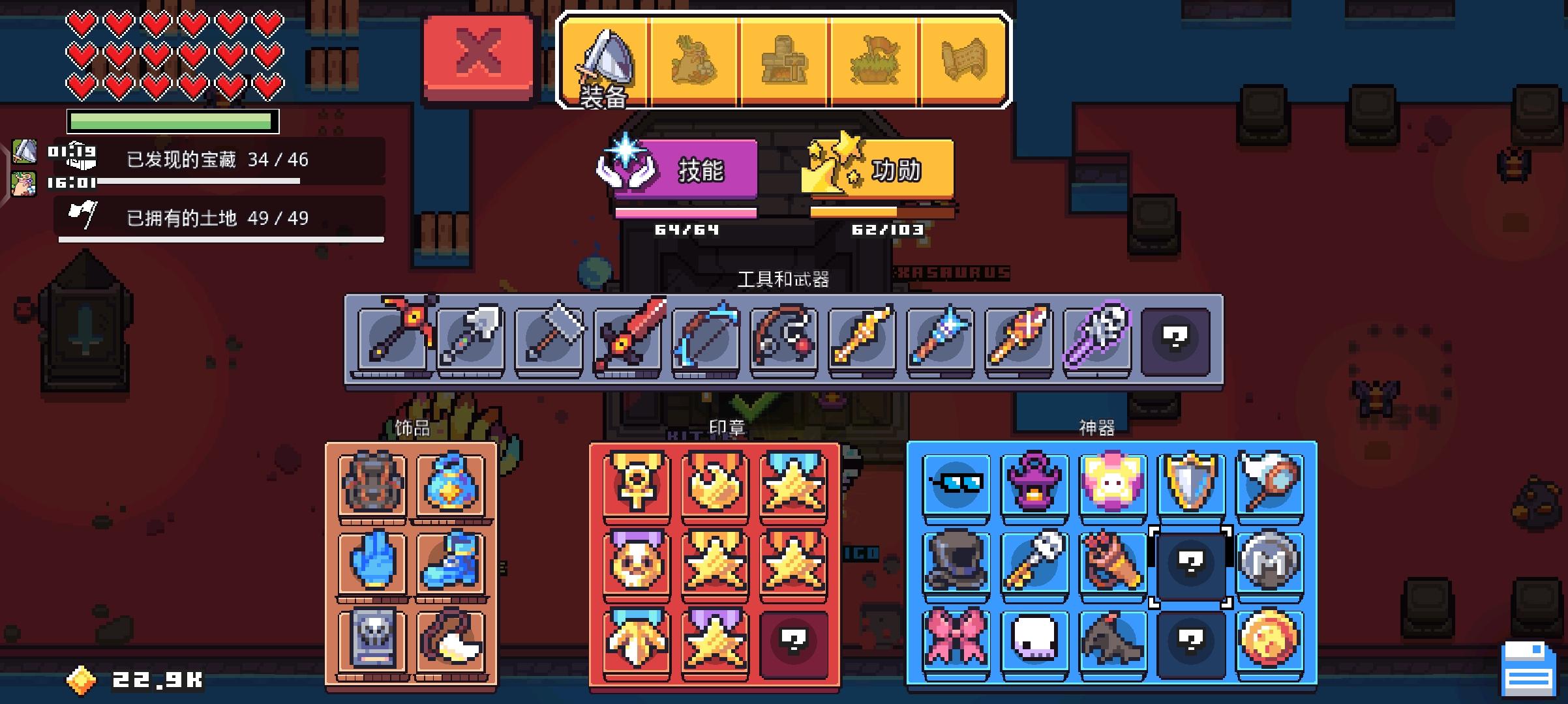Select the shield artifact
Viewport: 1568px width, 704px height.
coord(1191,484)
